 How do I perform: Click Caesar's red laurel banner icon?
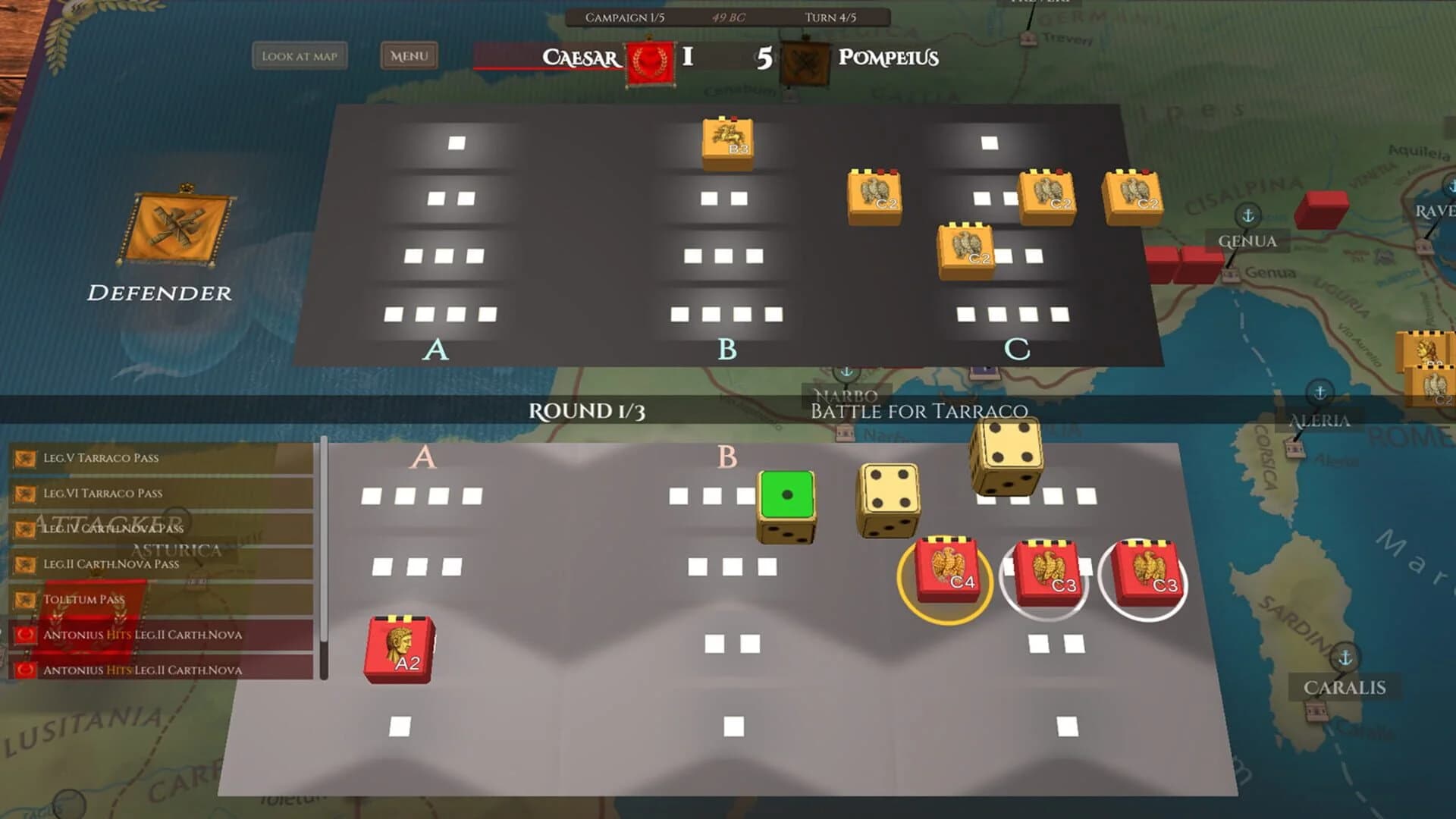(x=649, y=58)
